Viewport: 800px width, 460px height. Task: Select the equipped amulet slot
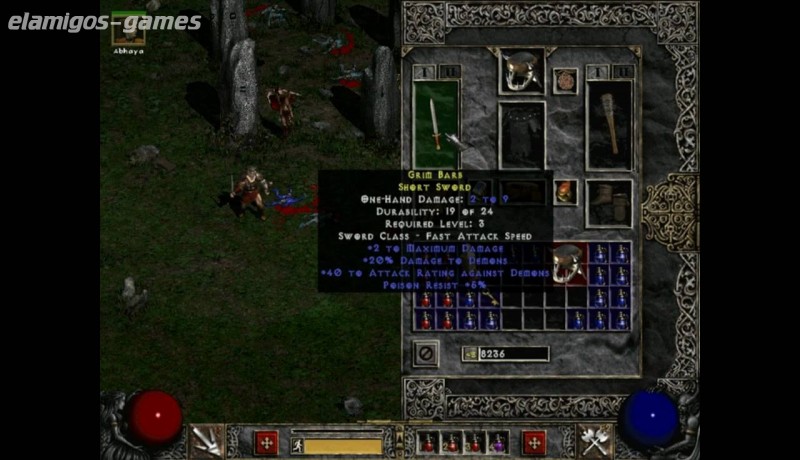click(x=565, y=80)
